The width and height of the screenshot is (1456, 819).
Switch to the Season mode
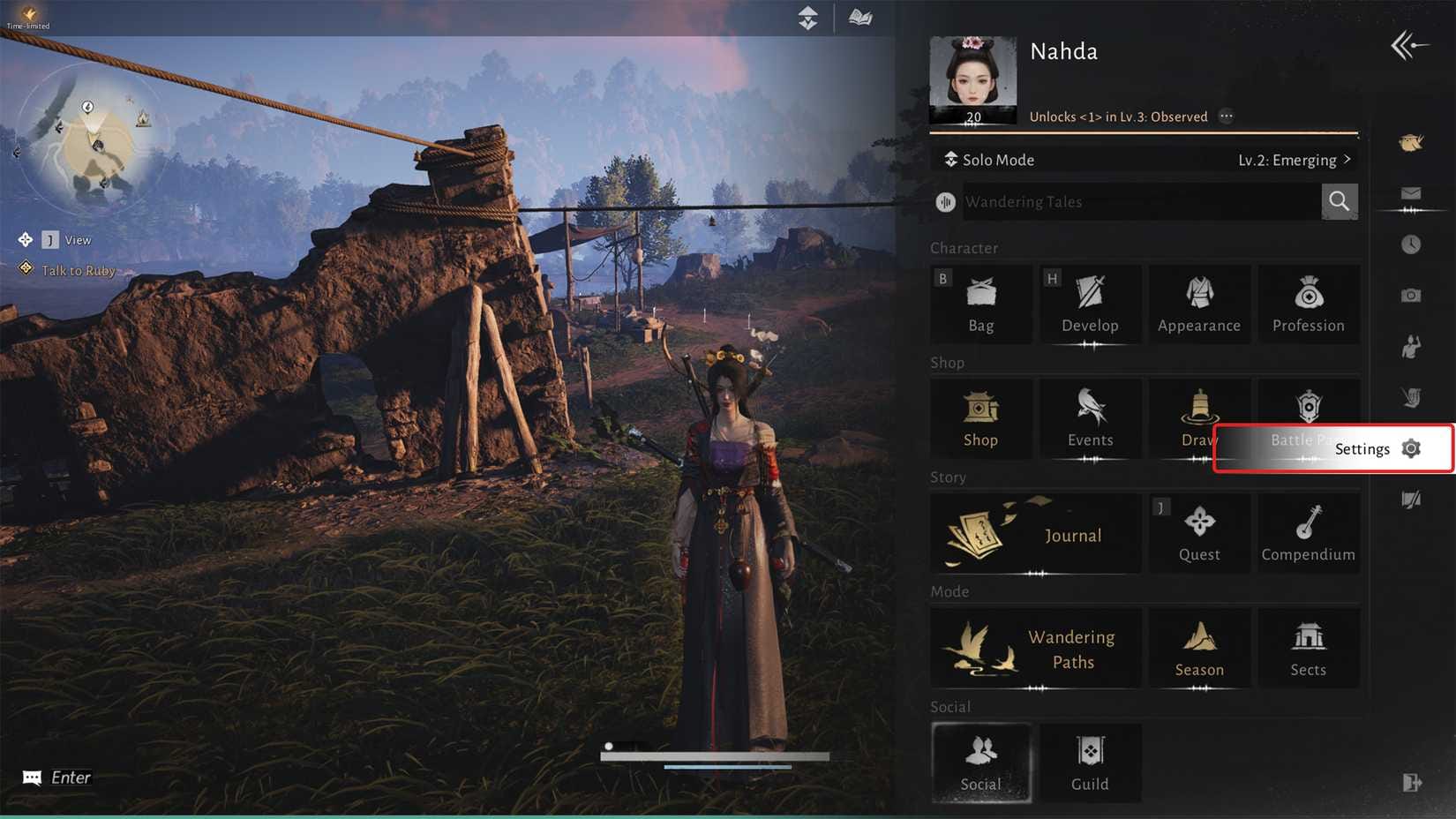(1199, 649)
